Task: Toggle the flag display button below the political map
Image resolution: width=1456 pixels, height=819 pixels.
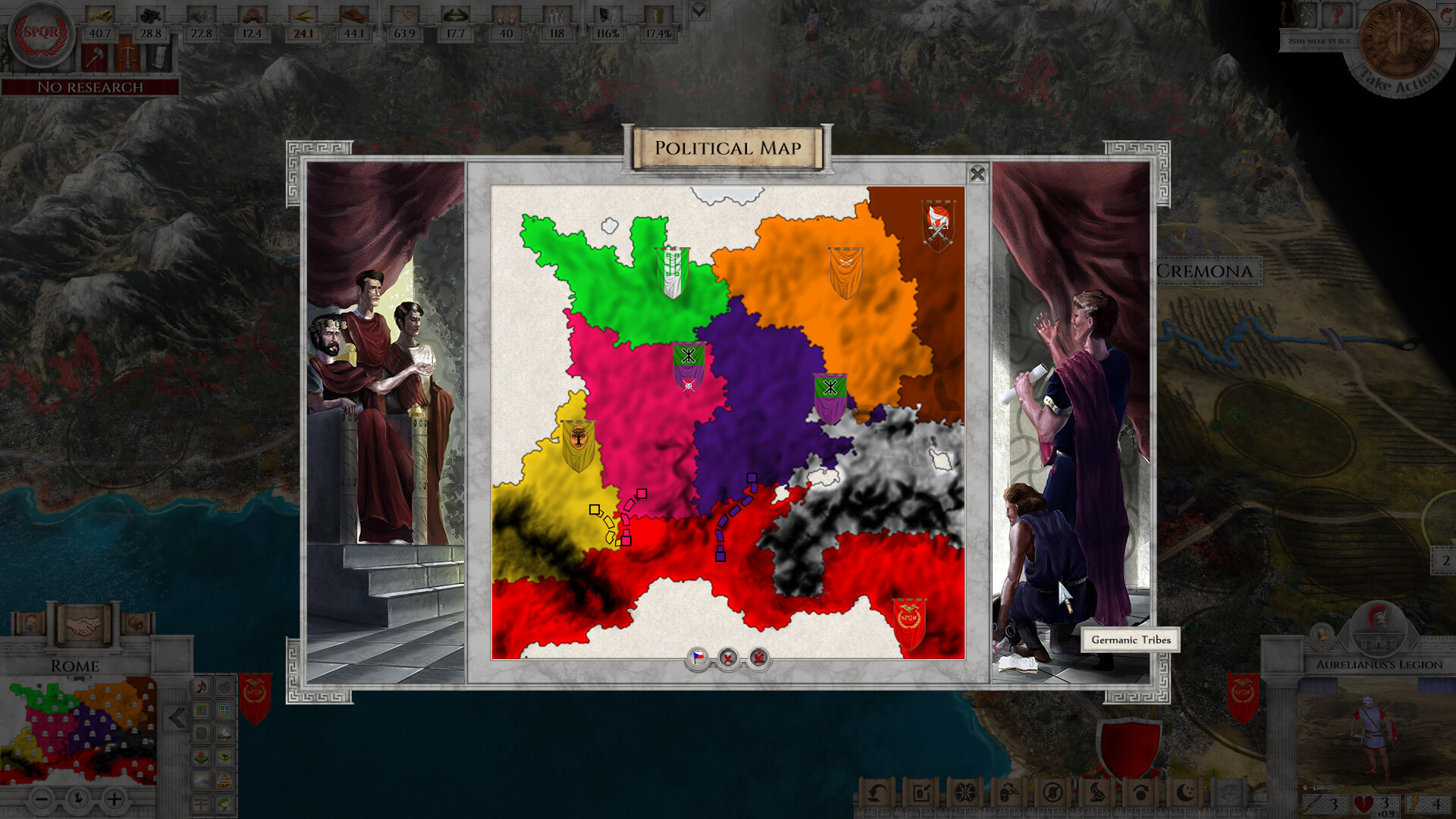Action: coord(698,659)
